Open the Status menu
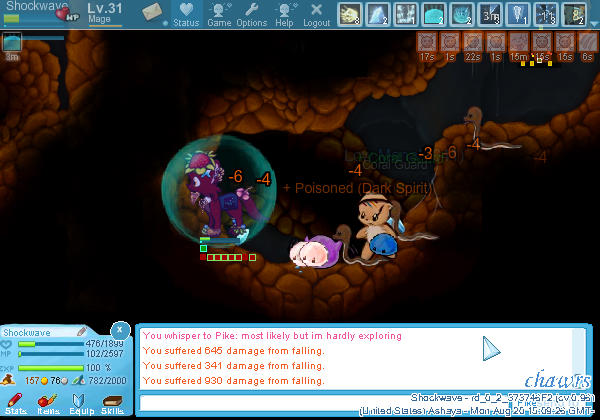This screenshot has height=420, width=600. 185,13
